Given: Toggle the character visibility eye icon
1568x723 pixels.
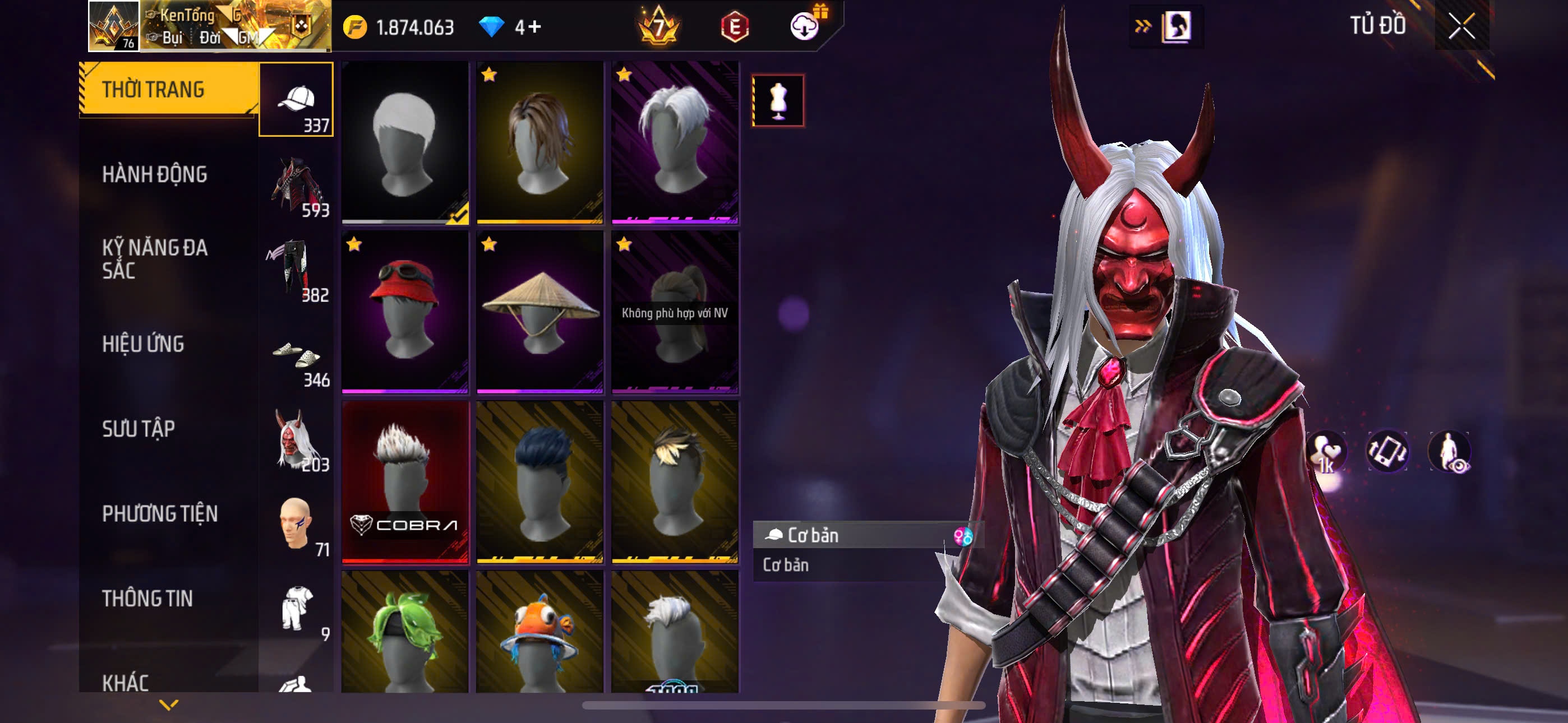Looking at the screenshot, I should (x=1449, y=452).
